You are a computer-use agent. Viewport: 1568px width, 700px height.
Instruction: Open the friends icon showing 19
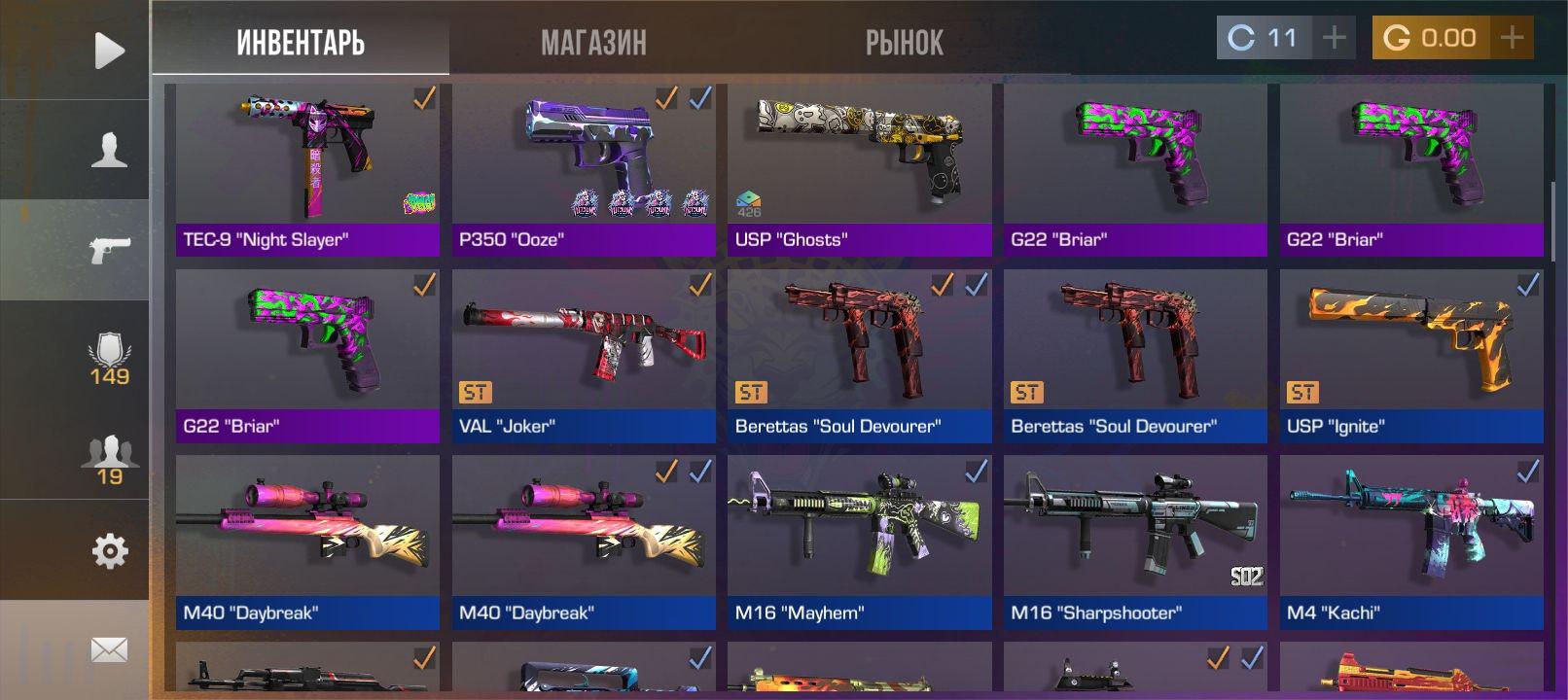[x=109, y=460]
